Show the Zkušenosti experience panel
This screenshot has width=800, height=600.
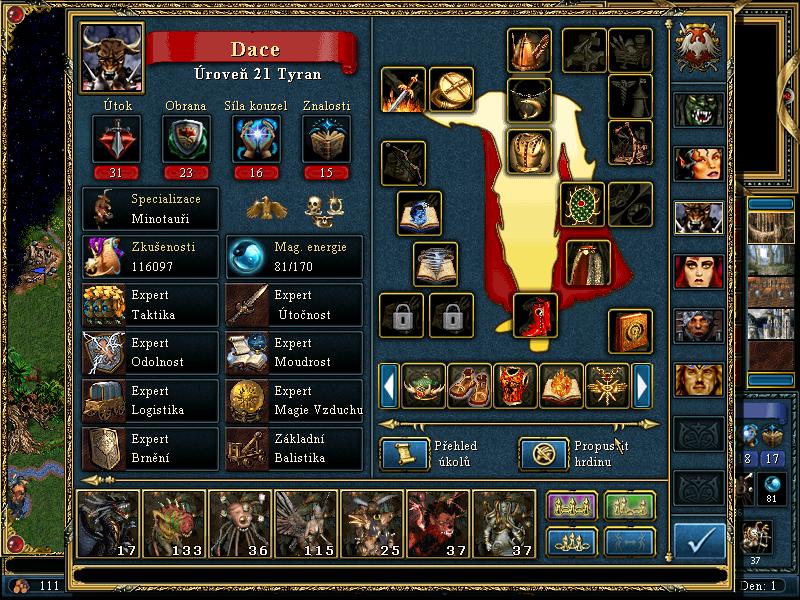(x=149, y=257)
